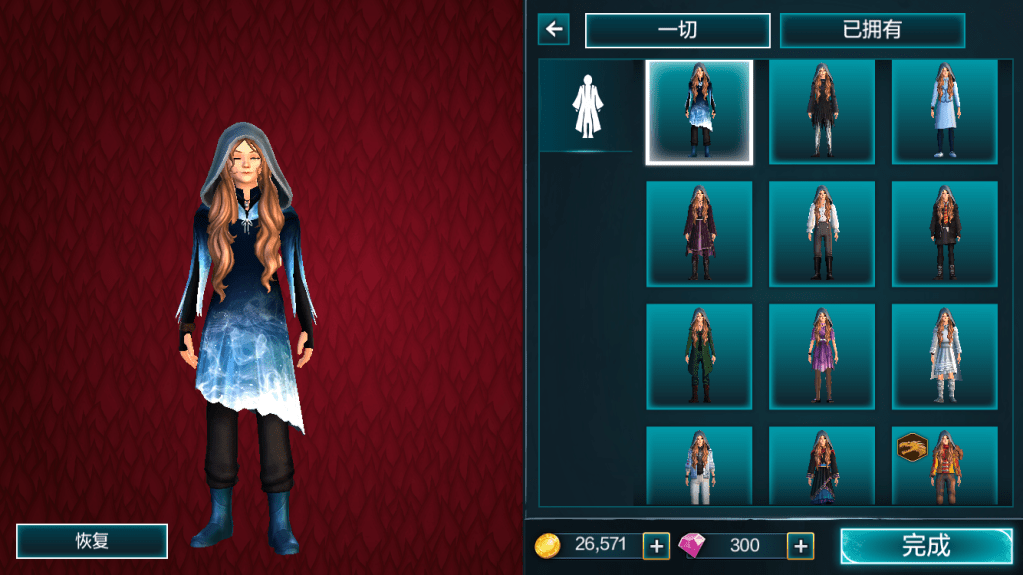The height and width of the screenshot is (575, 1023).
Task: Pick the dark green coat outfit
Action: [698, 357]
